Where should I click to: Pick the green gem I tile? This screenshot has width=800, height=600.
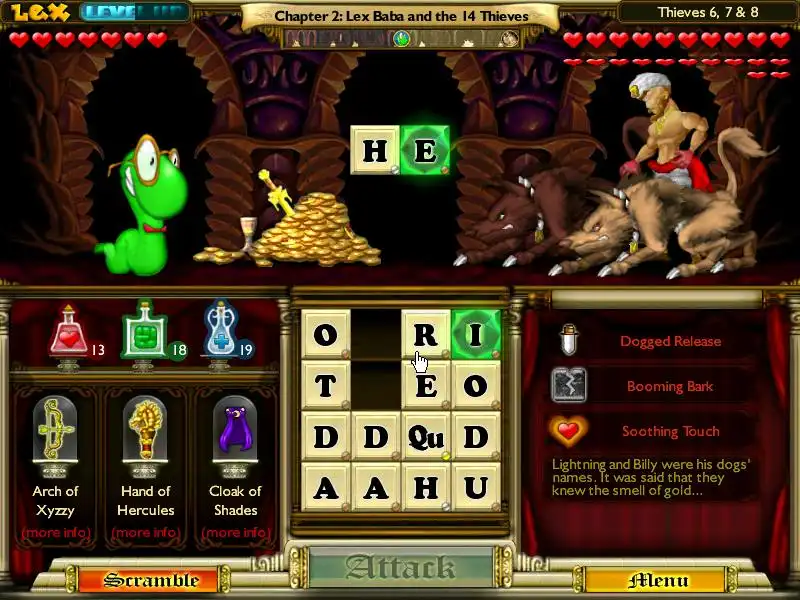(x=476, y=334)
